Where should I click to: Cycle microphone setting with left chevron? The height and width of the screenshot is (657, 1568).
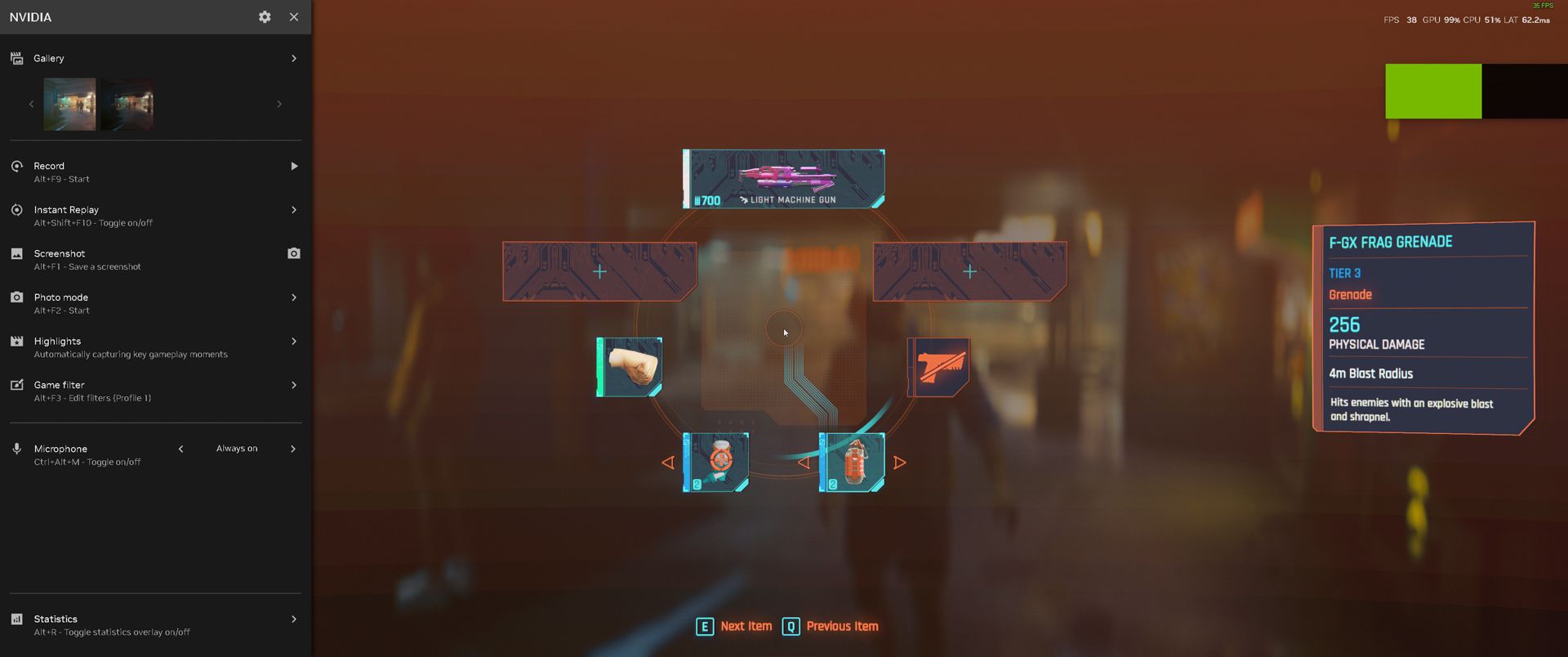point(181,449)
